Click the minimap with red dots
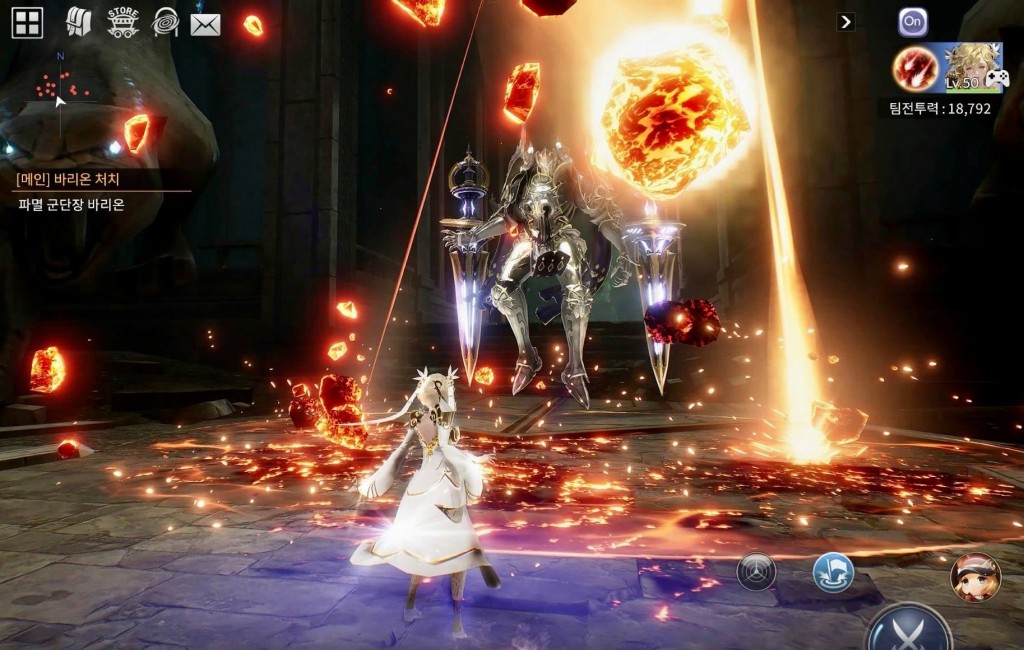This screenshot has width=1024, height=650. tap(60, 88)
